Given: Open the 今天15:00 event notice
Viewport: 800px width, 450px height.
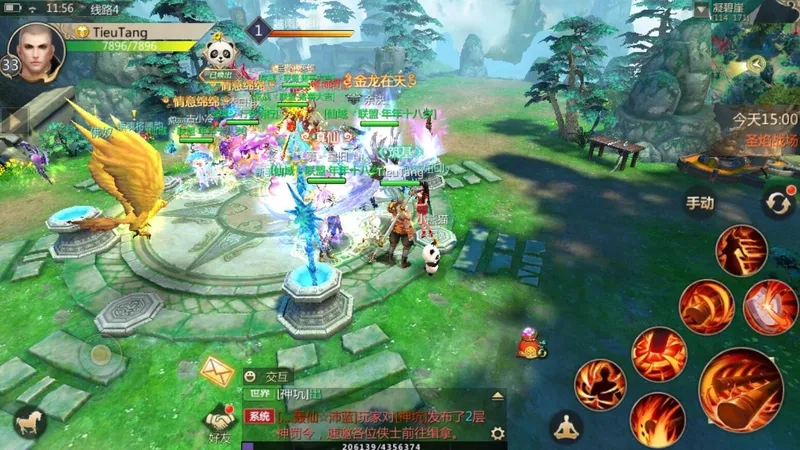Looking at the screenshot, I should coord(763,119).
